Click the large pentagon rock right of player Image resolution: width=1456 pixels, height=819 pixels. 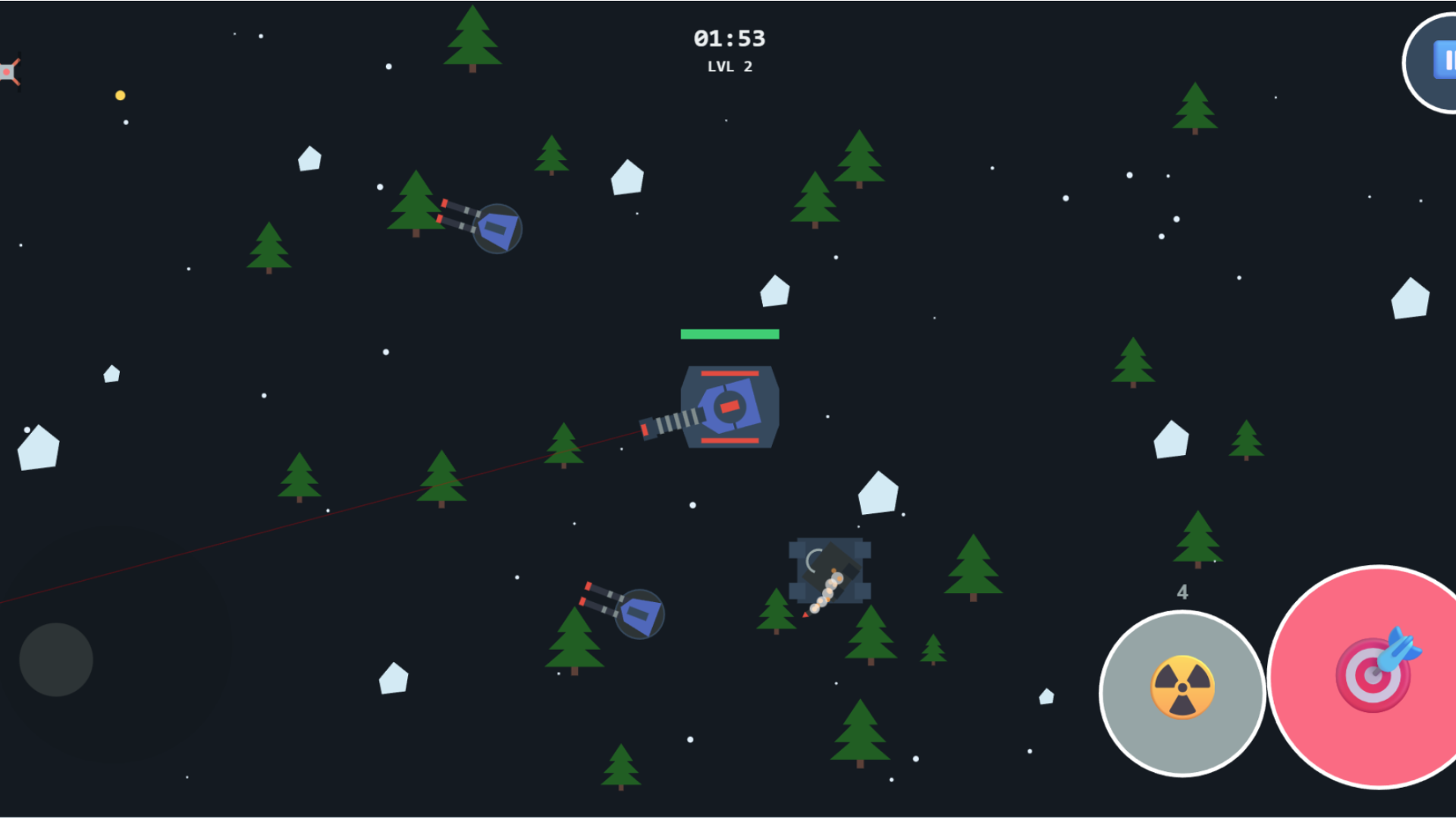(x=877, y=493)
